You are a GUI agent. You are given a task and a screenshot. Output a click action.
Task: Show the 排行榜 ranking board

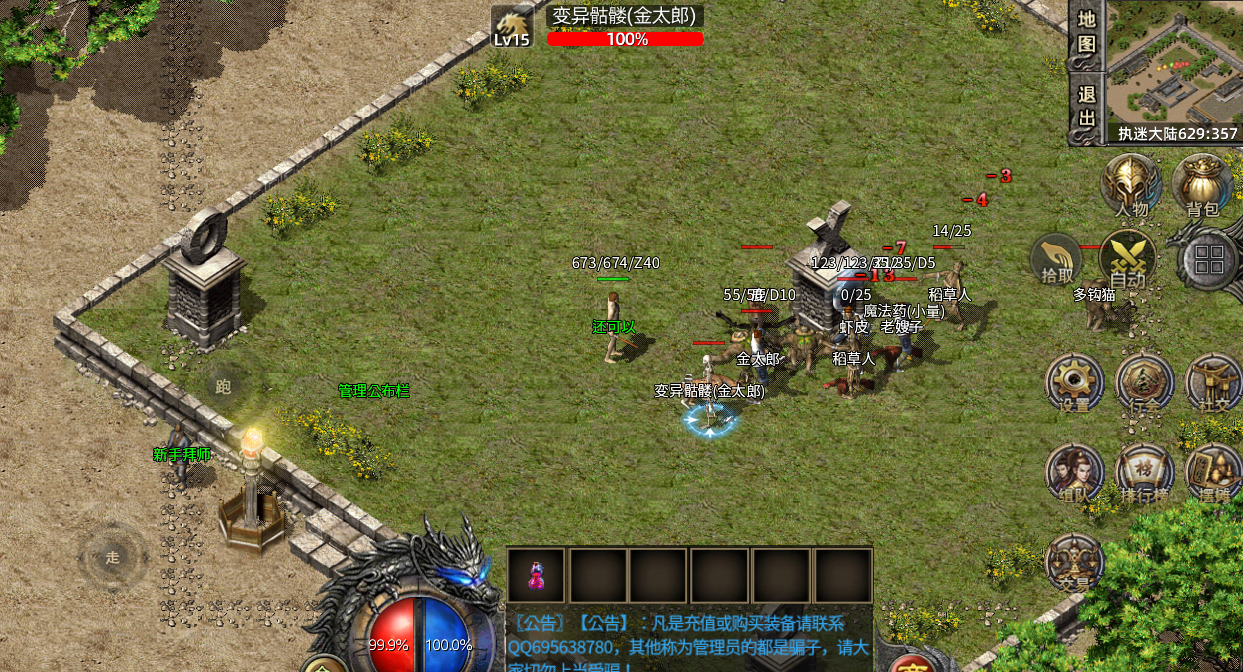[x=1144, y=473]
